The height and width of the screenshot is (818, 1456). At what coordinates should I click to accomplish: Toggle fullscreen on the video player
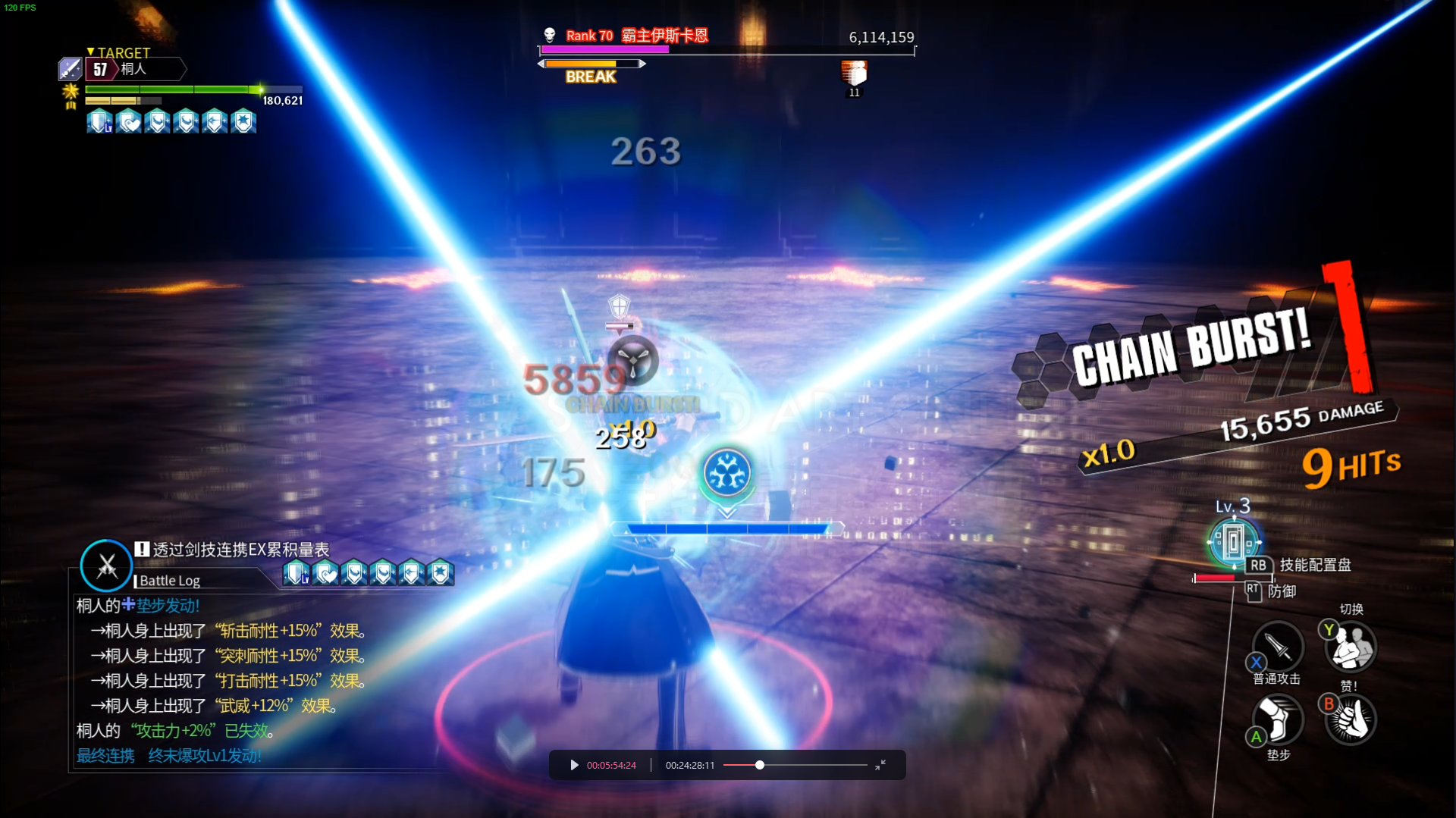click(880, 765)
